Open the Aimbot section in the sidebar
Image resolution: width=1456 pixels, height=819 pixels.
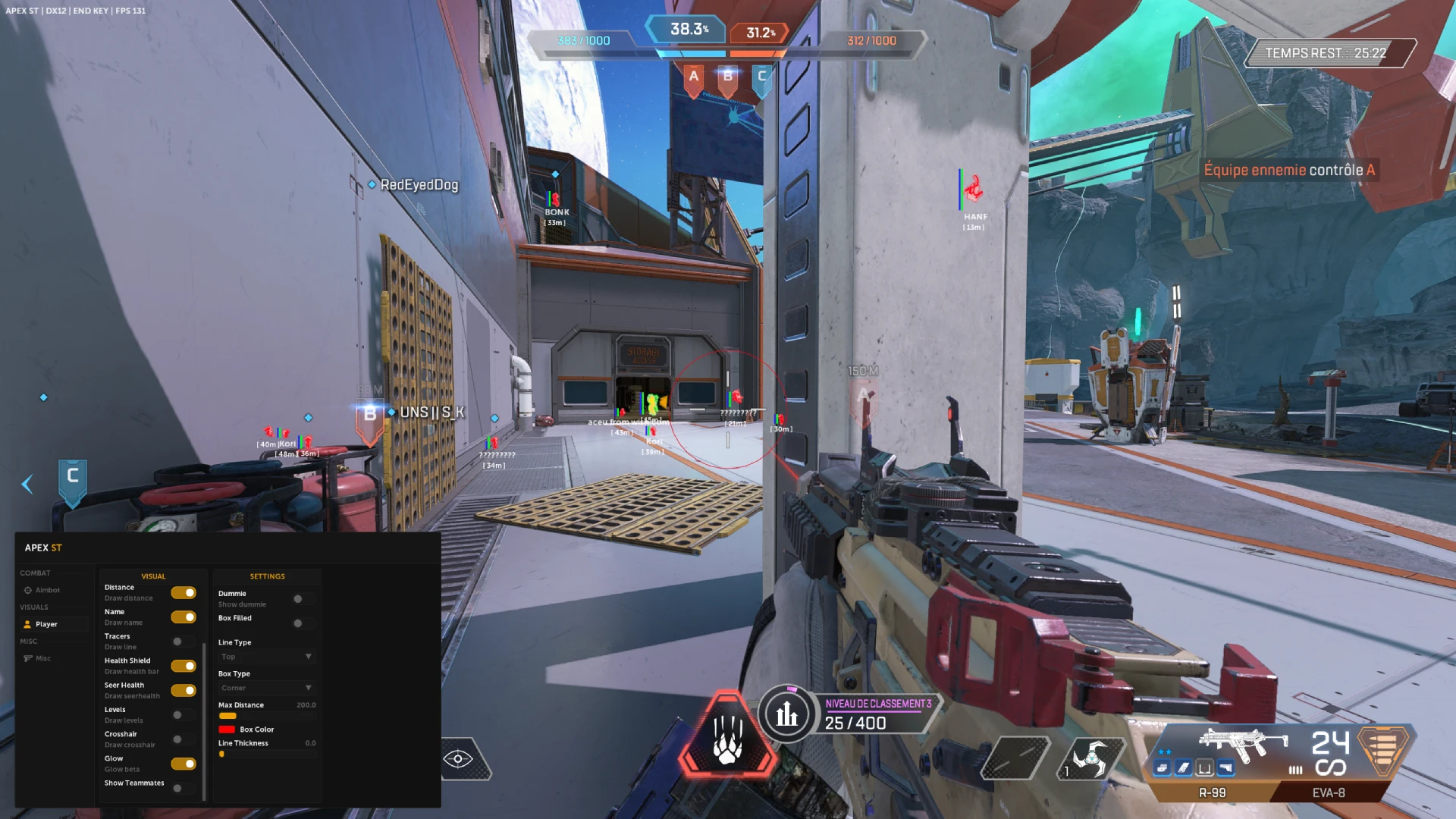coord(47,590)
